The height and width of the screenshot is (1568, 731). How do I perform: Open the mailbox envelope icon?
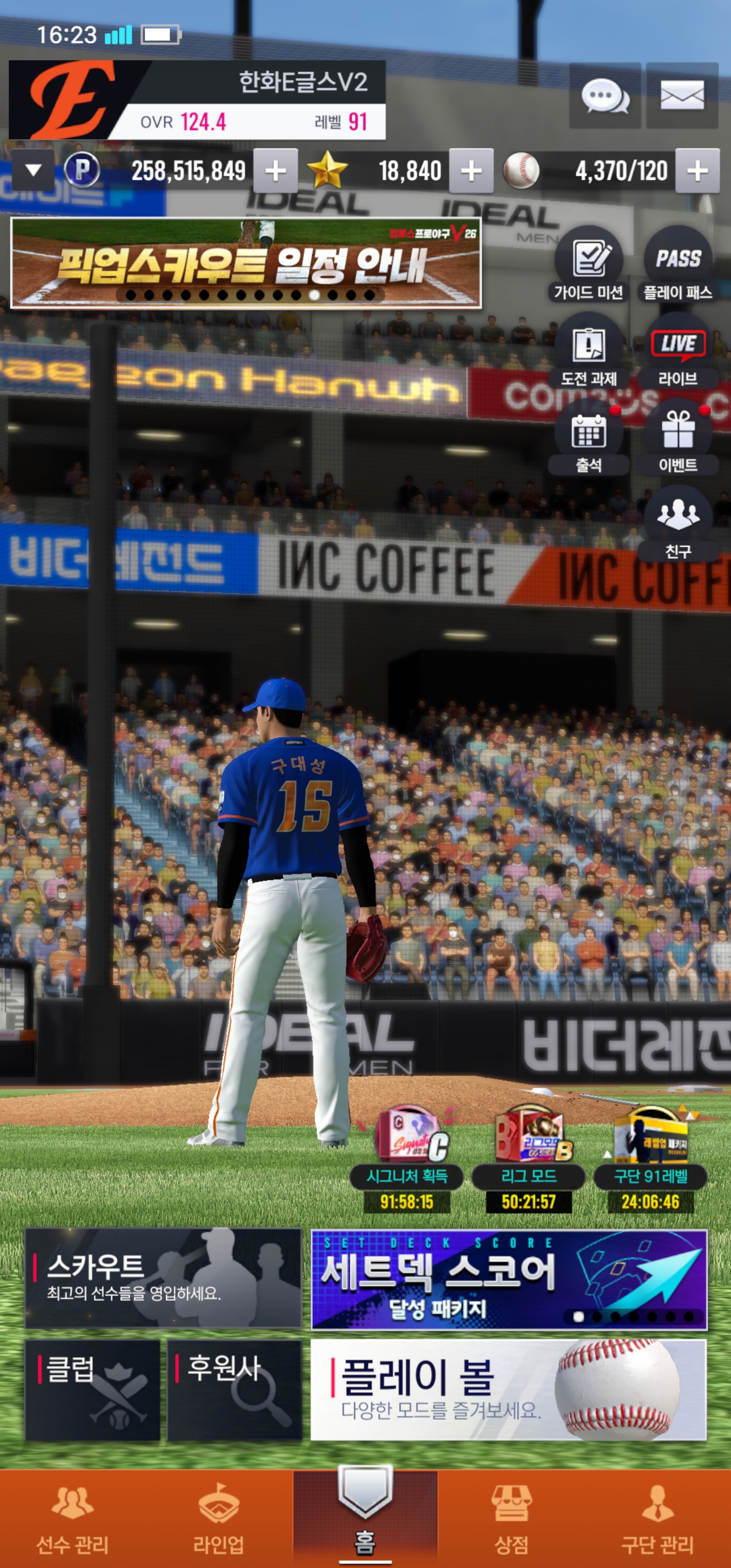pos(682,96)
